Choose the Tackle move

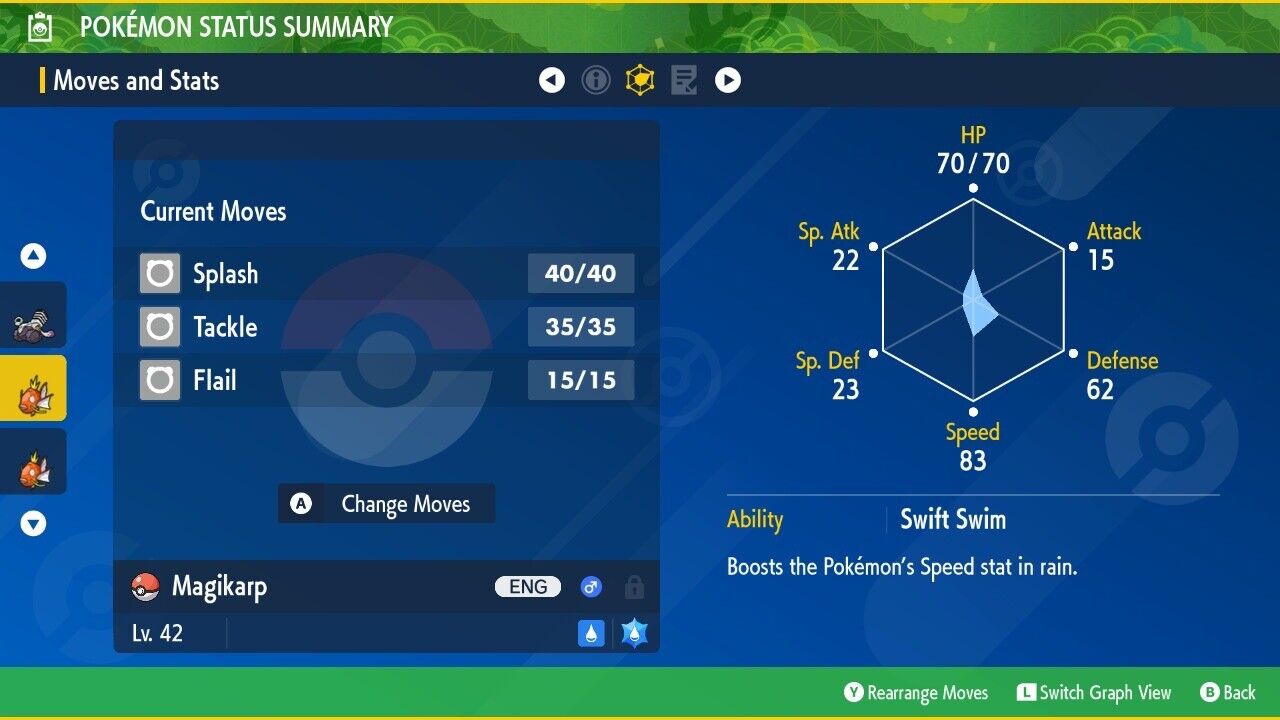click(386, 327)
